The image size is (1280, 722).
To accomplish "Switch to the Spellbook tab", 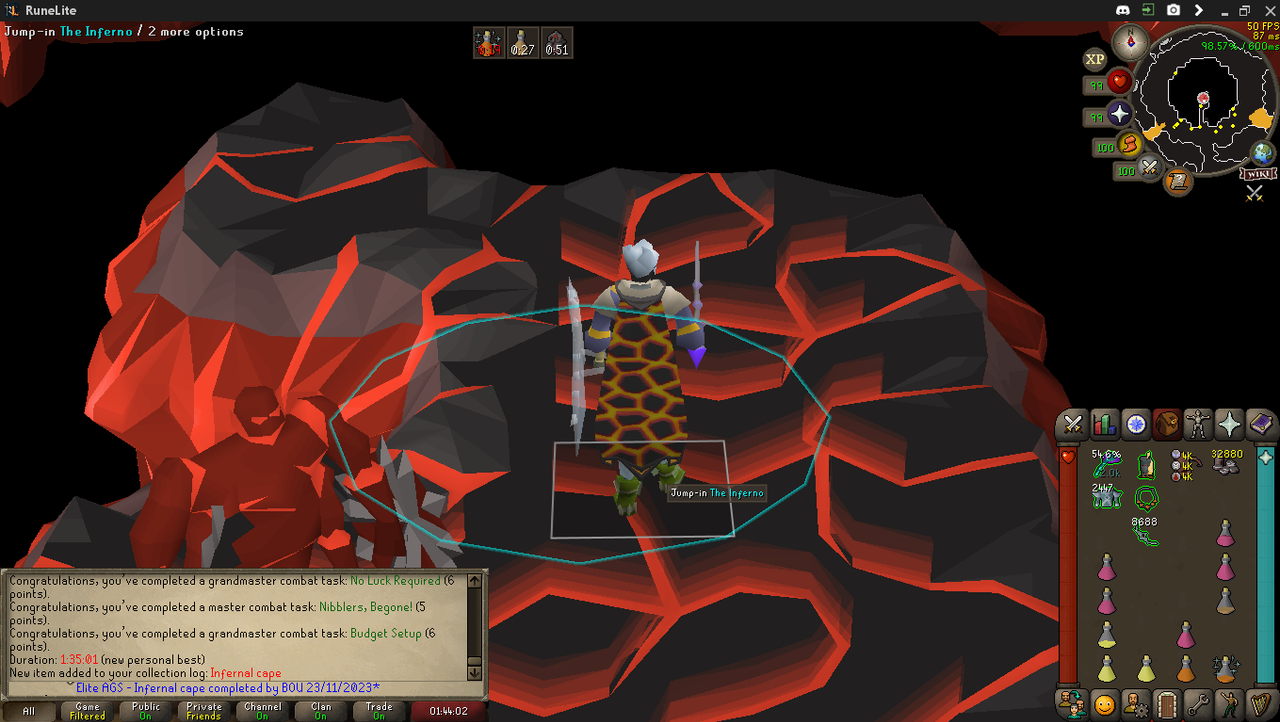I will click(1259, 424).
